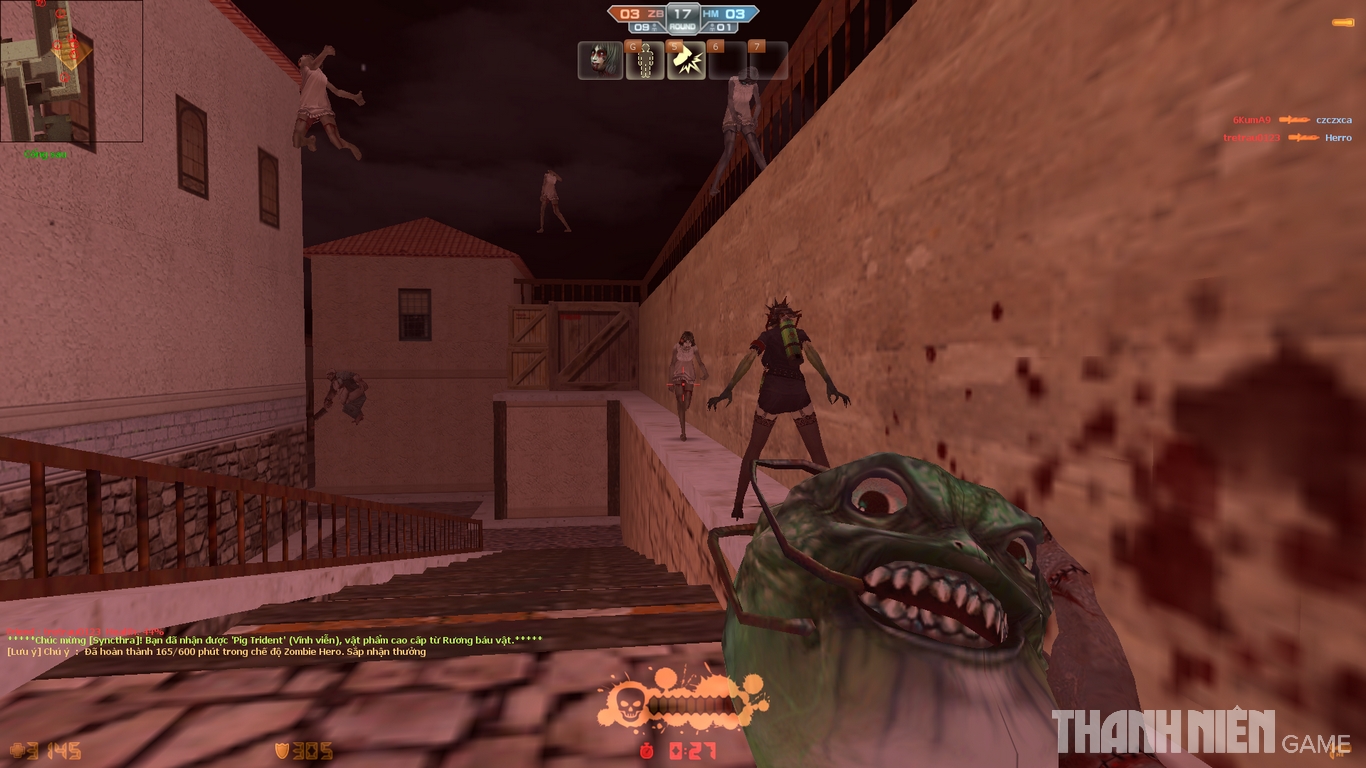The image size is (1366, 768).
Task: Click the 6KumA9 kill feed entry
Action: click(1291, 120)
